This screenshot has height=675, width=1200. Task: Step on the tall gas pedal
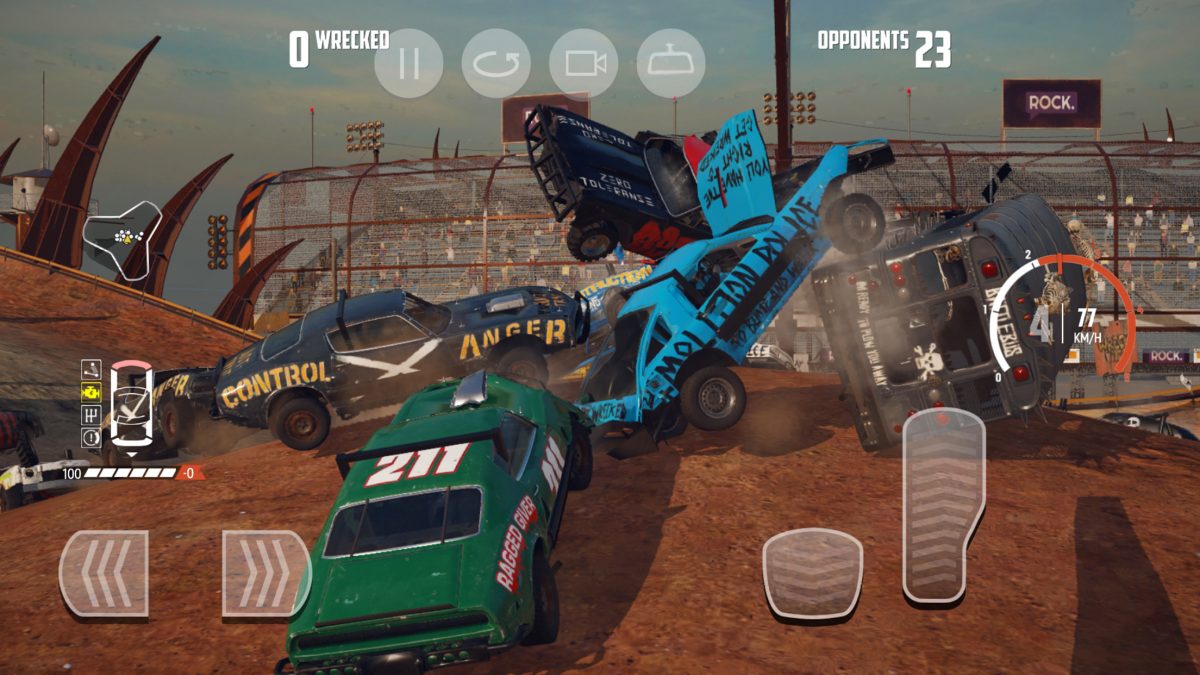click(x=942, y=505)
